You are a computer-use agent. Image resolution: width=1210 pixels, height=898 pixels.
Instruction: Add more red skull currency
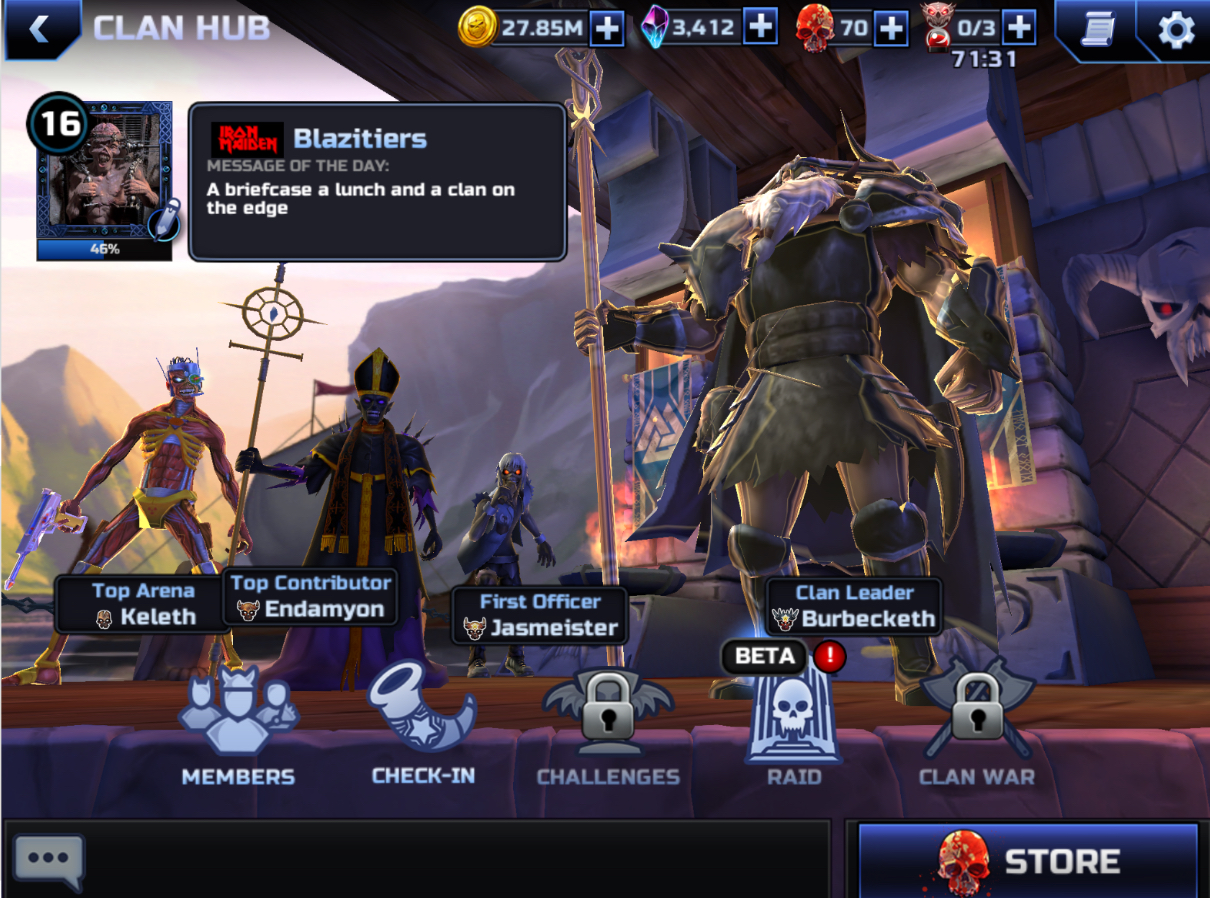(890, 28)
